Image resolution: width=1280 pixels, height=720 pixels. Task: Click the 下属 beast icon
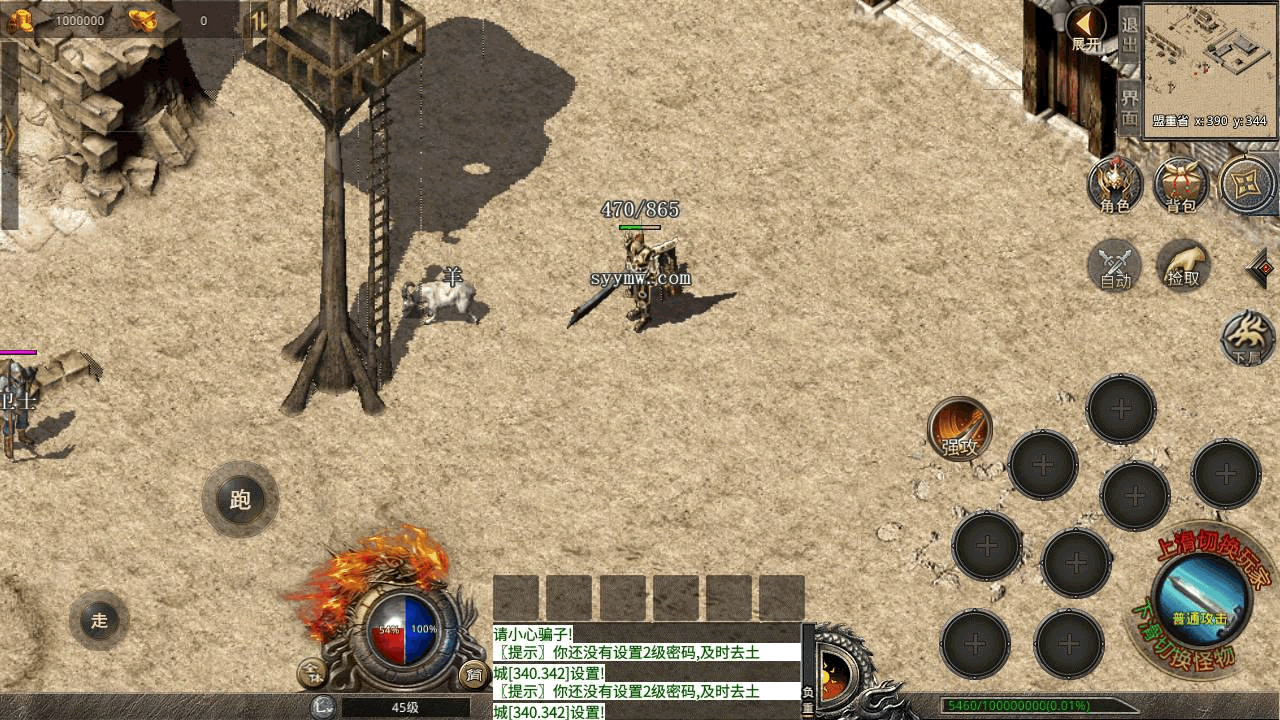point(1248,338)
